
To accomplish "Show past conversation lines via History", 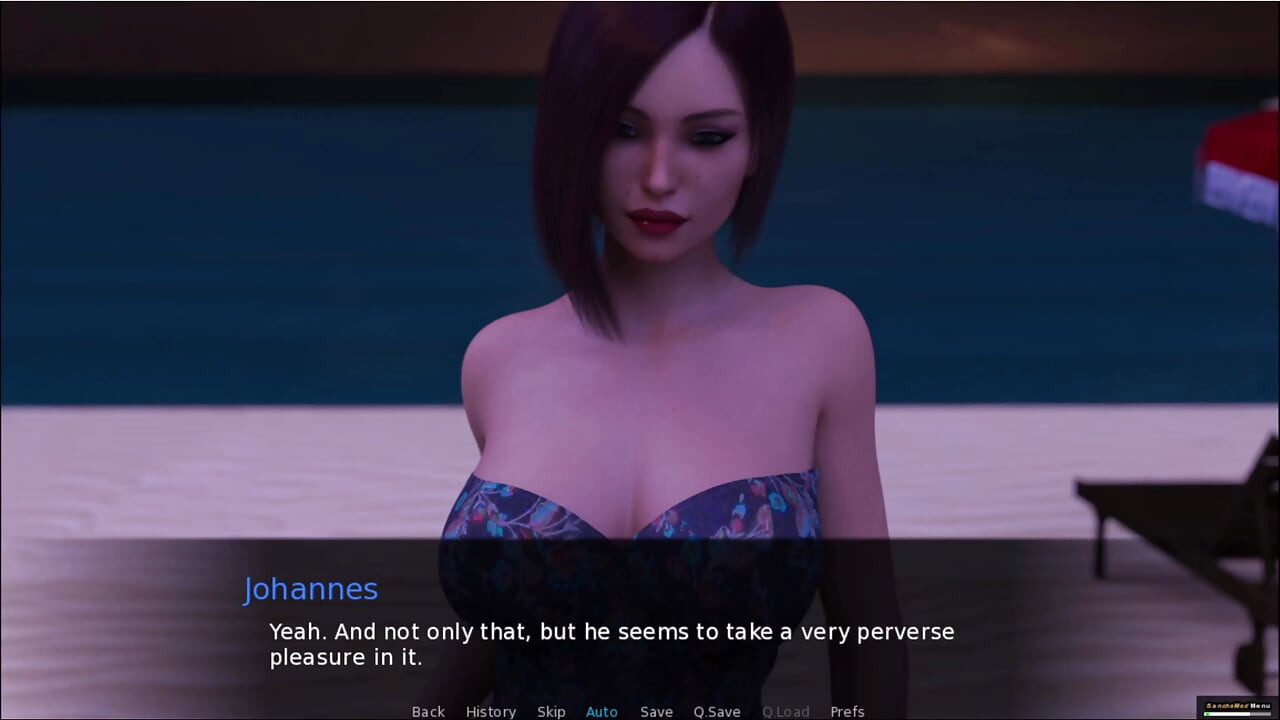I will [491, 711].
